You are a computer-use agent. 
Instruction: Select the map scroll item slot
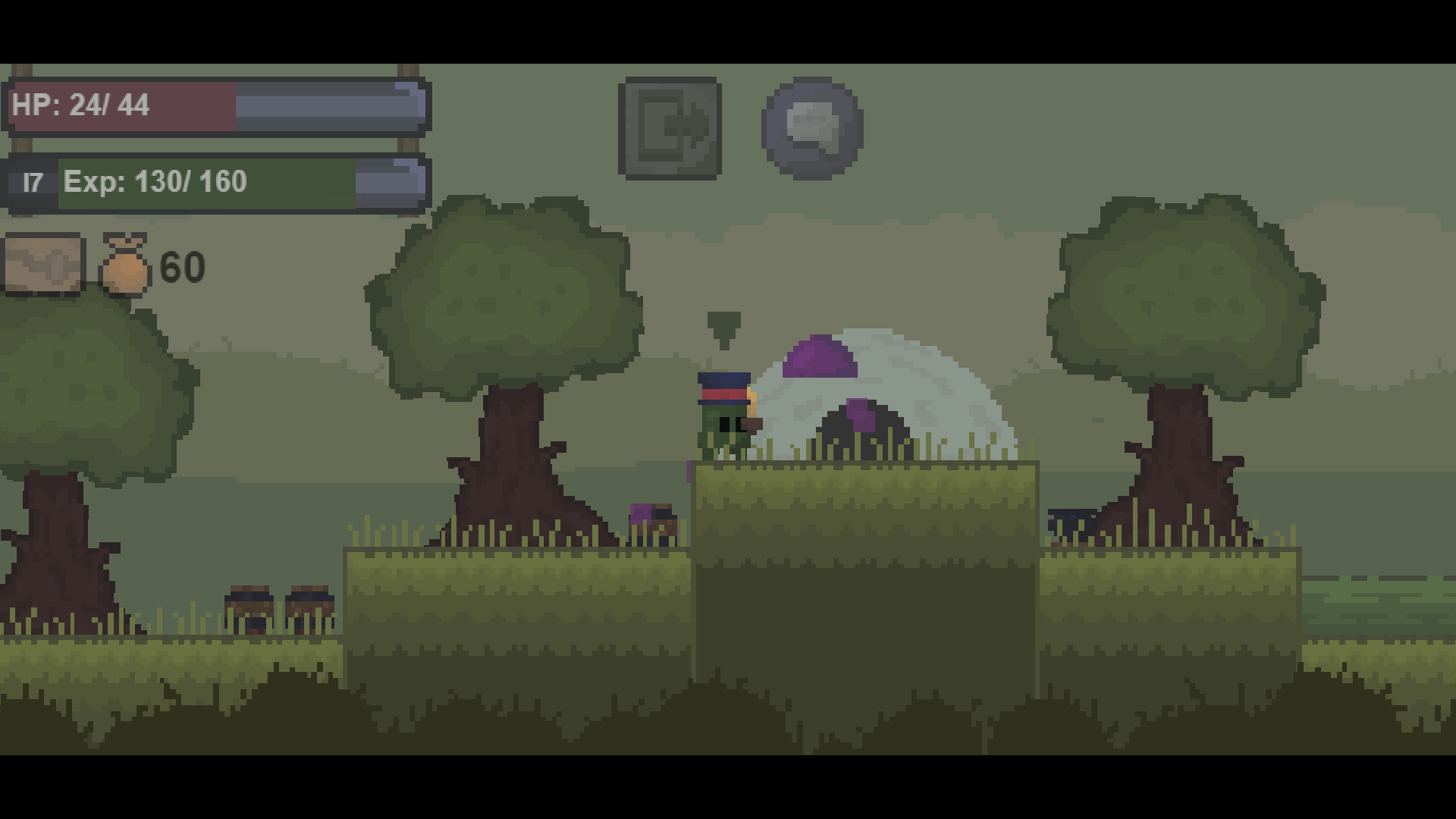tap(43, 265)
